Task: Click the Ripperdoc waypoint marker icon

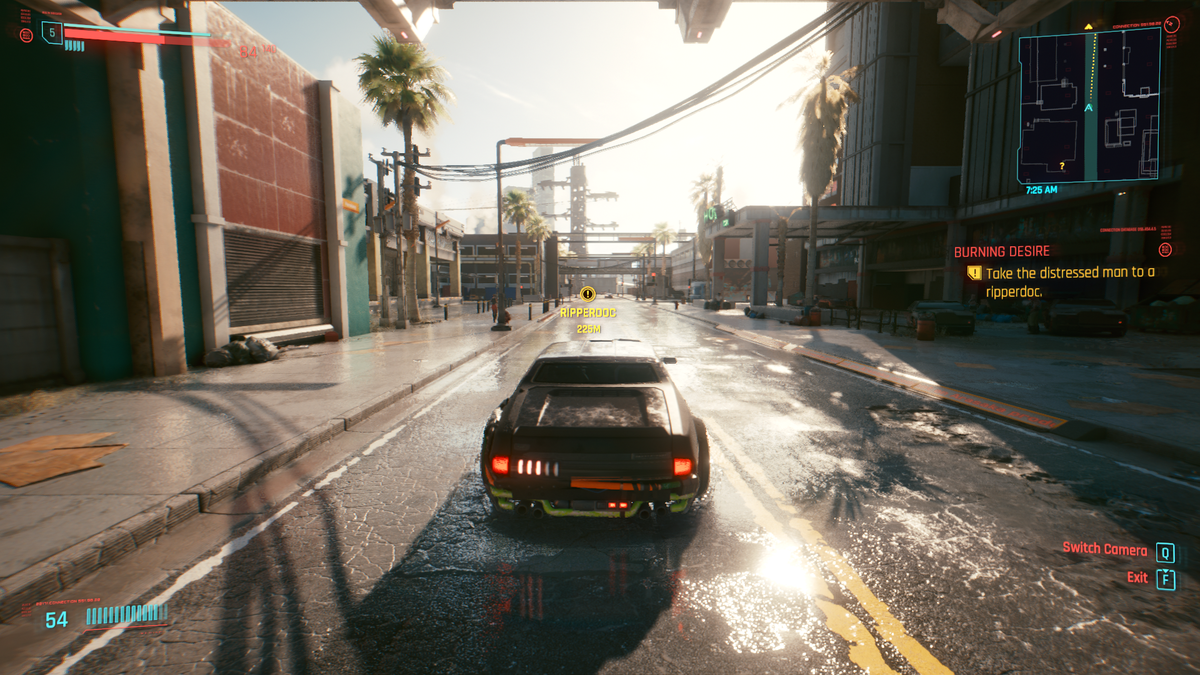Action: coord(588,294)
